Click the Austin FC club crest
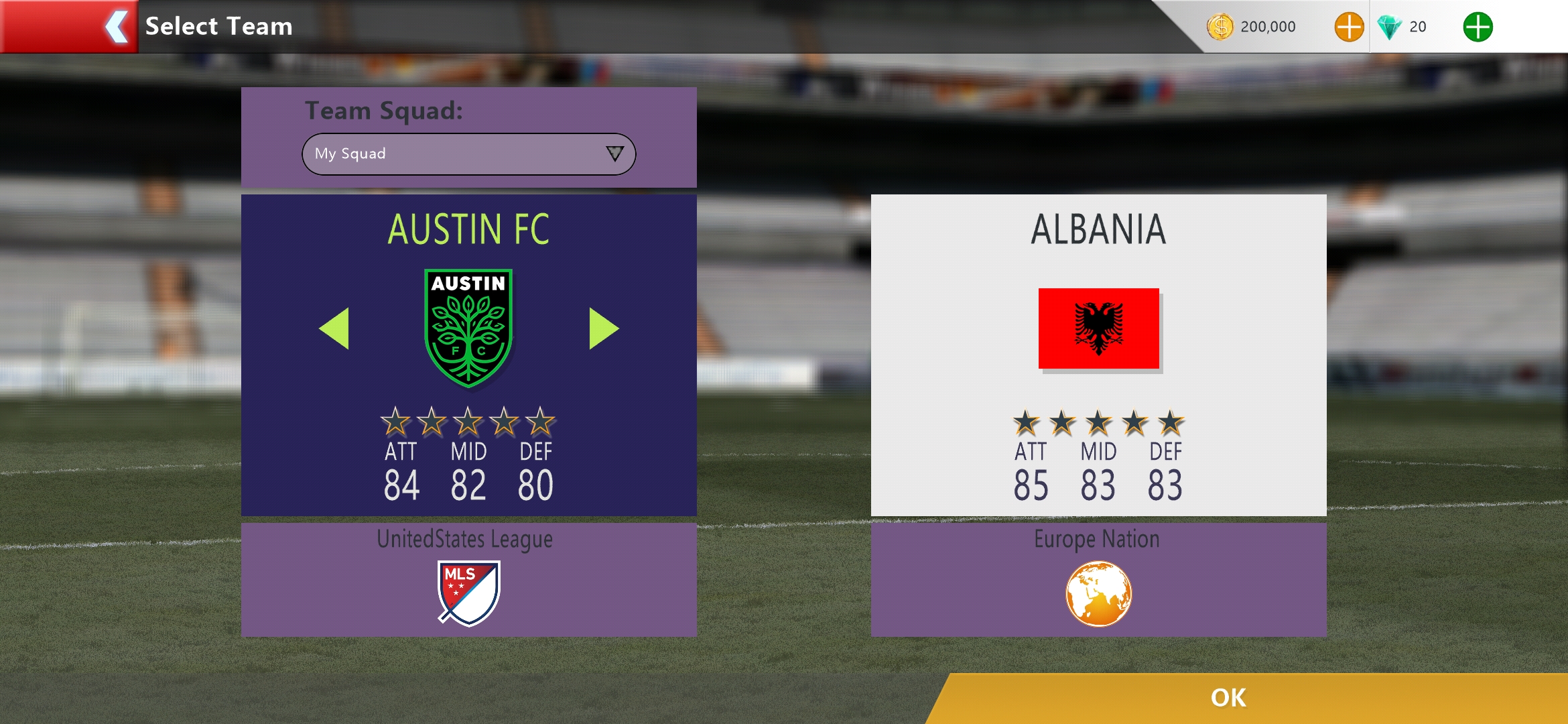1568x724 pixels. 468,328
